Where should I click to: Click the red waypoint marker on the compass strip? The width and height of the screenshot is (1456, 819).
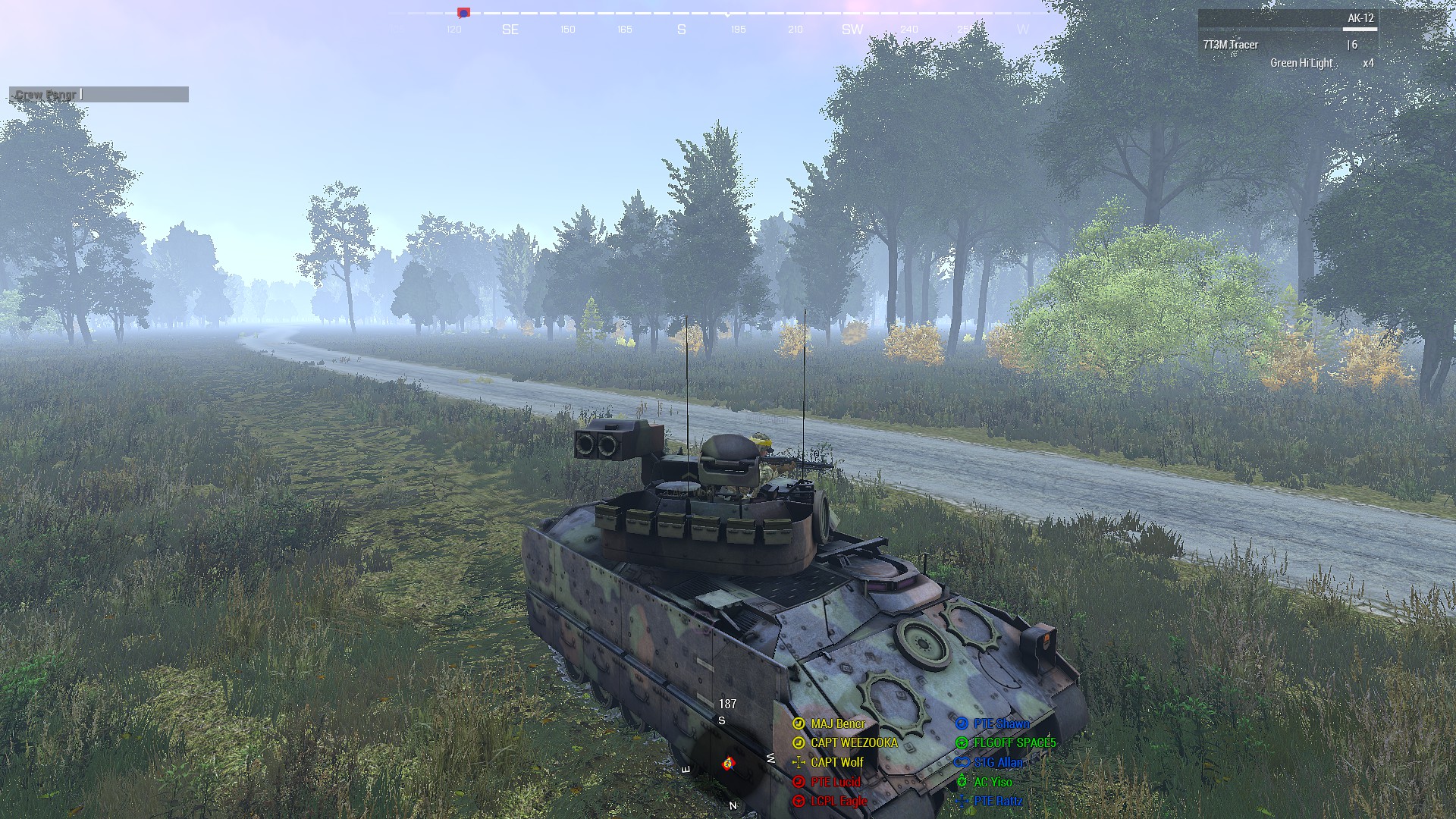coord(463,12)
